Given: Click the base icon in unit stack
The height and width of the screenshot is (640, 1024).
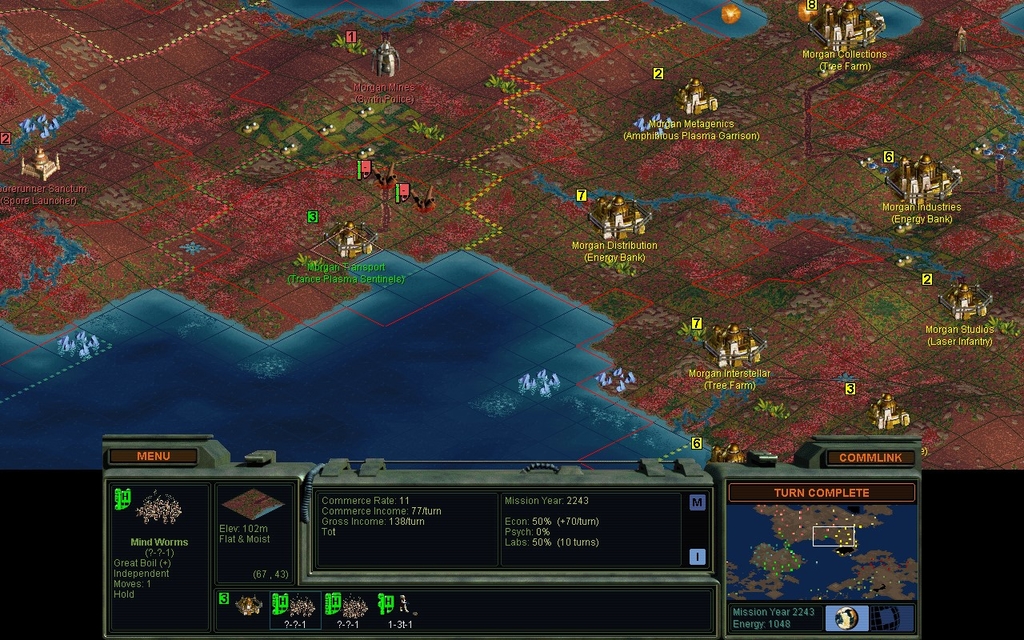Looking at the screenshot, I should pos(248,605).
